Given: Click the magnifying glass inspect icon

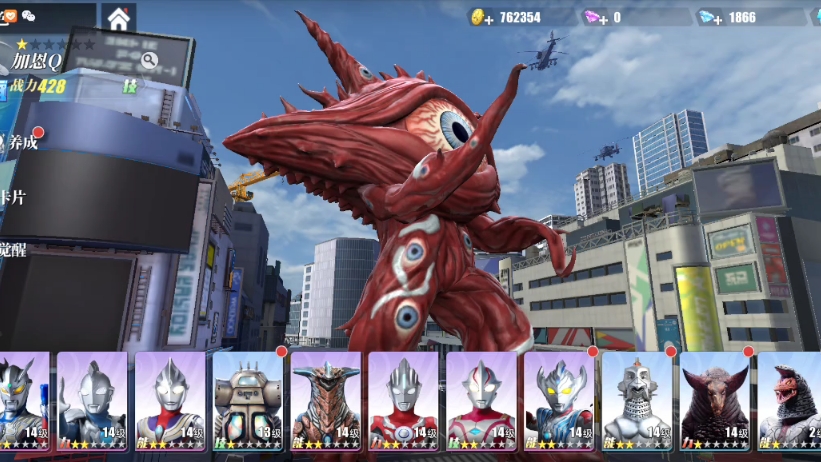Looking at the screenshot, I should click(149, 60).
